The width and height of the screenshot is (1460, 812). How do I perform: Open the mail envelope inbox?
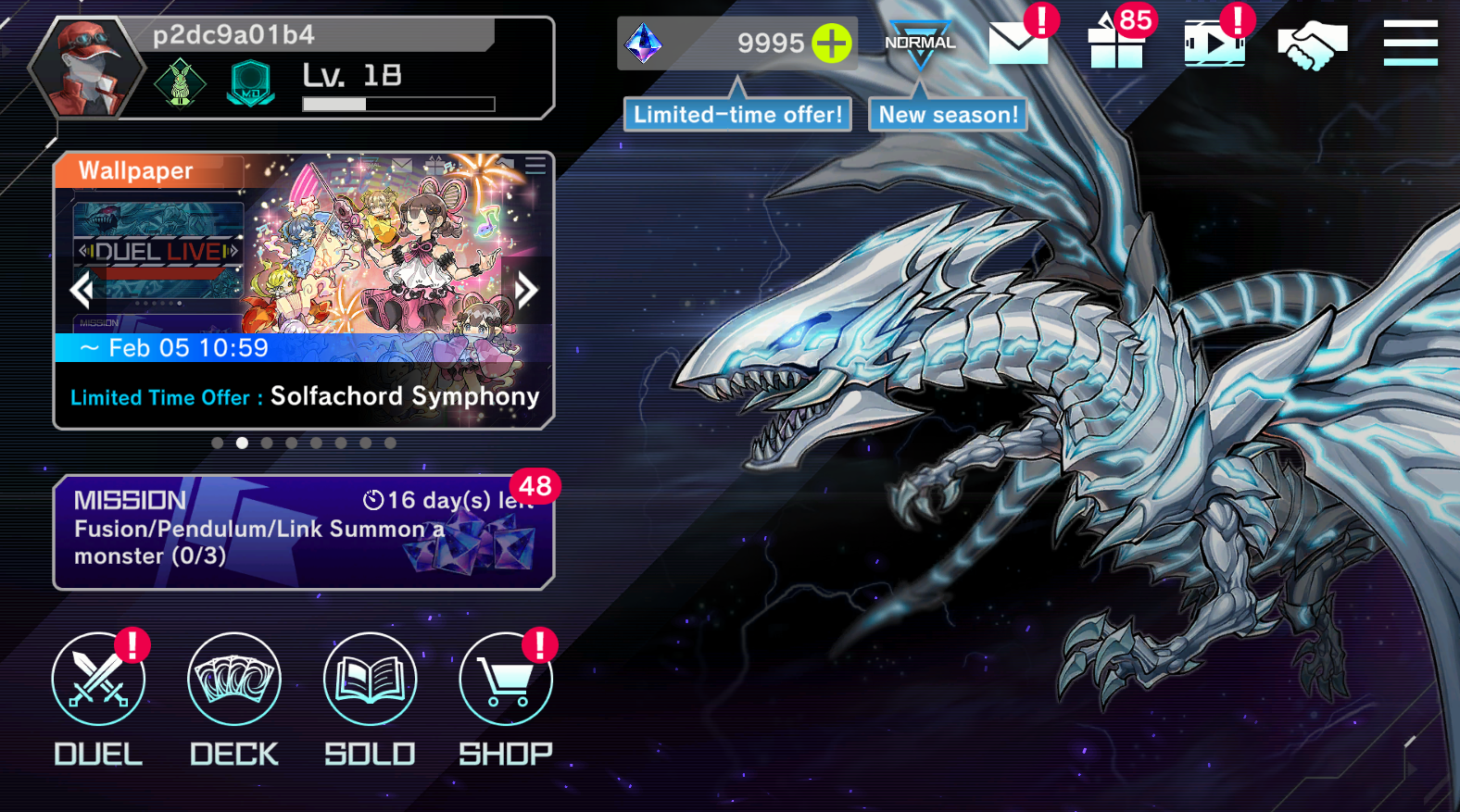coord(1018,43)
